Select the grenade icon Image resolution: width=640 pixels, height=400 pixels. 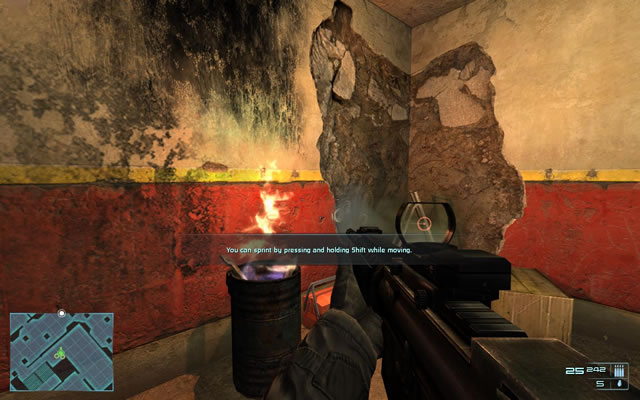click(x=620, y=383)
